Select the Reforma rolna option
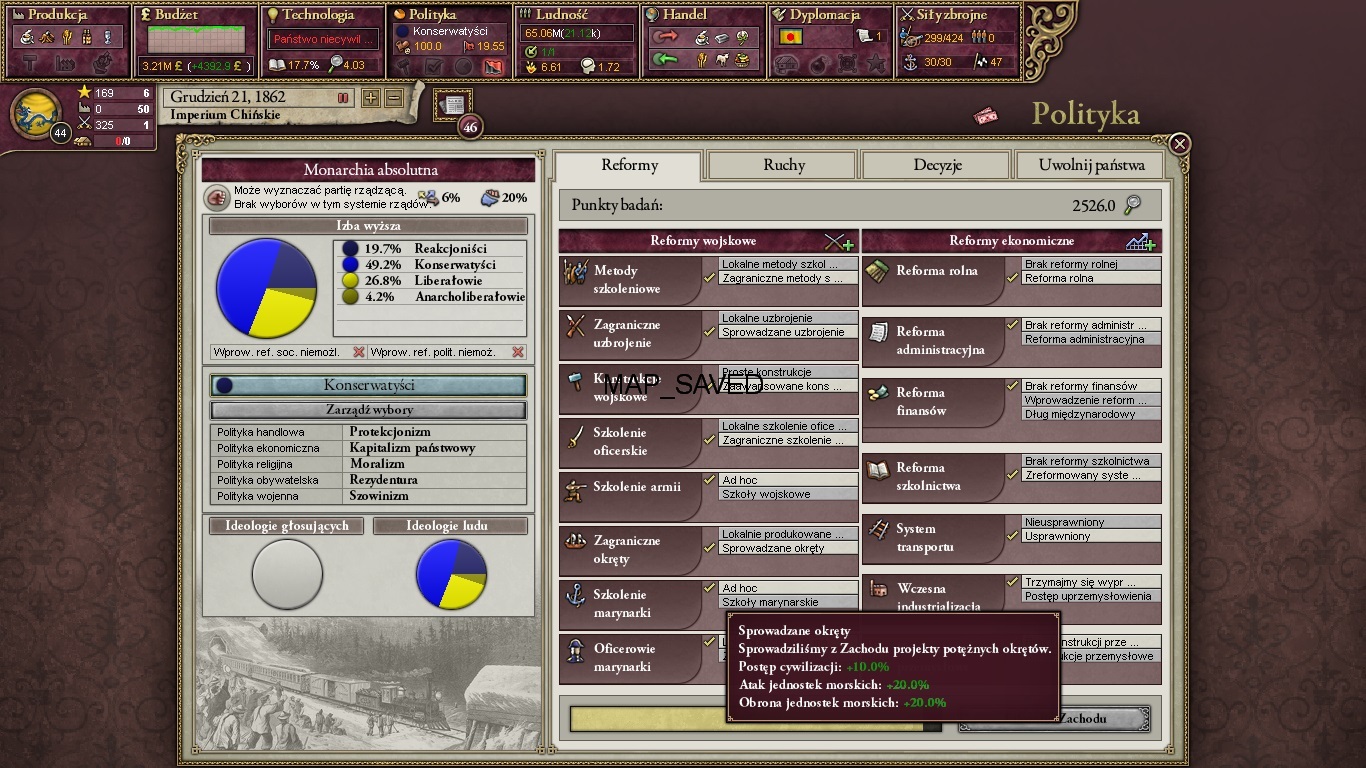The height and width of the screenshot is (768, 1366). coord(1090,279)
